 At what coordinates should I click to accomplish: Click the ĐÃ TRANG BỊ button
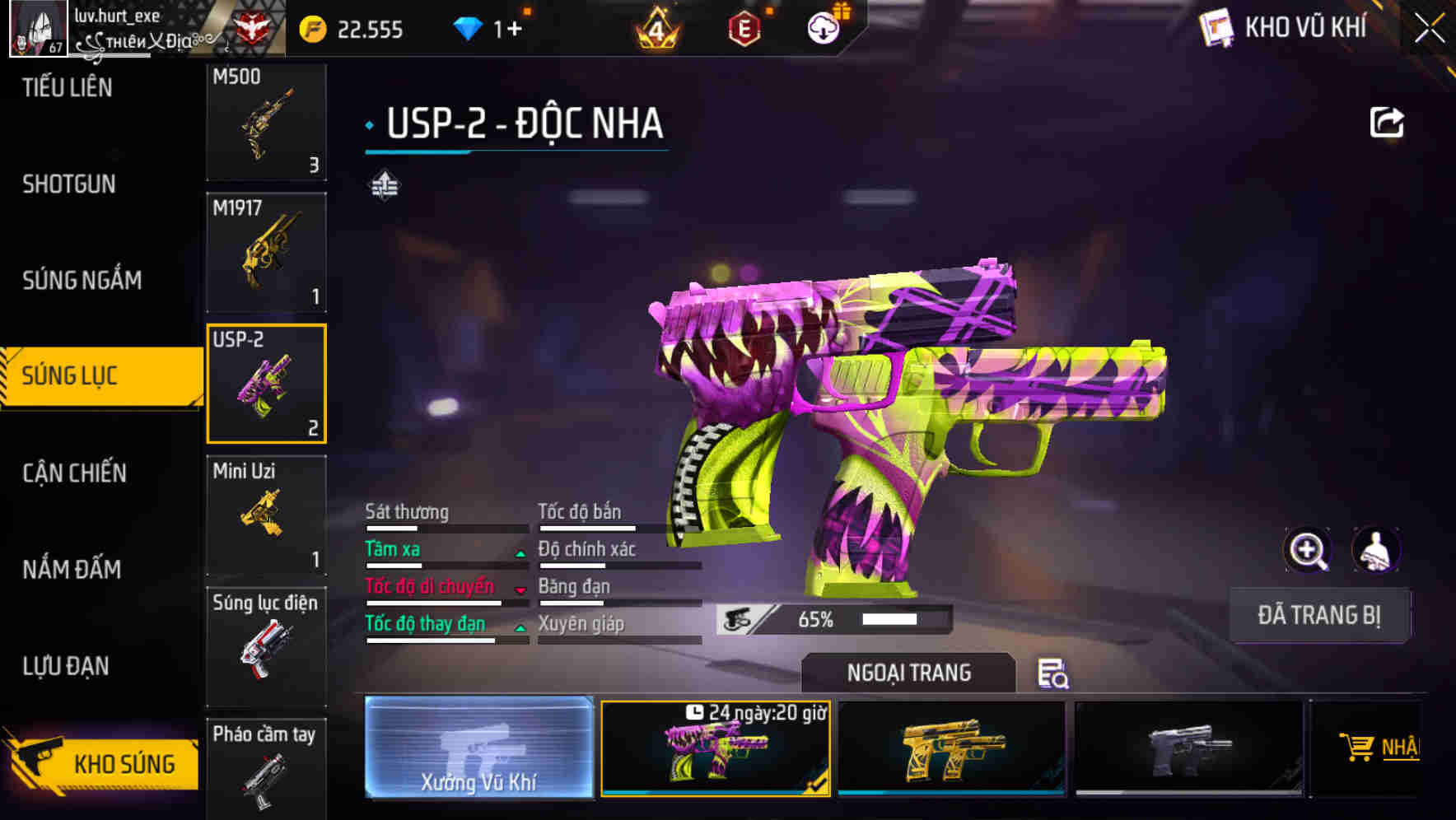pos(1318,616)
